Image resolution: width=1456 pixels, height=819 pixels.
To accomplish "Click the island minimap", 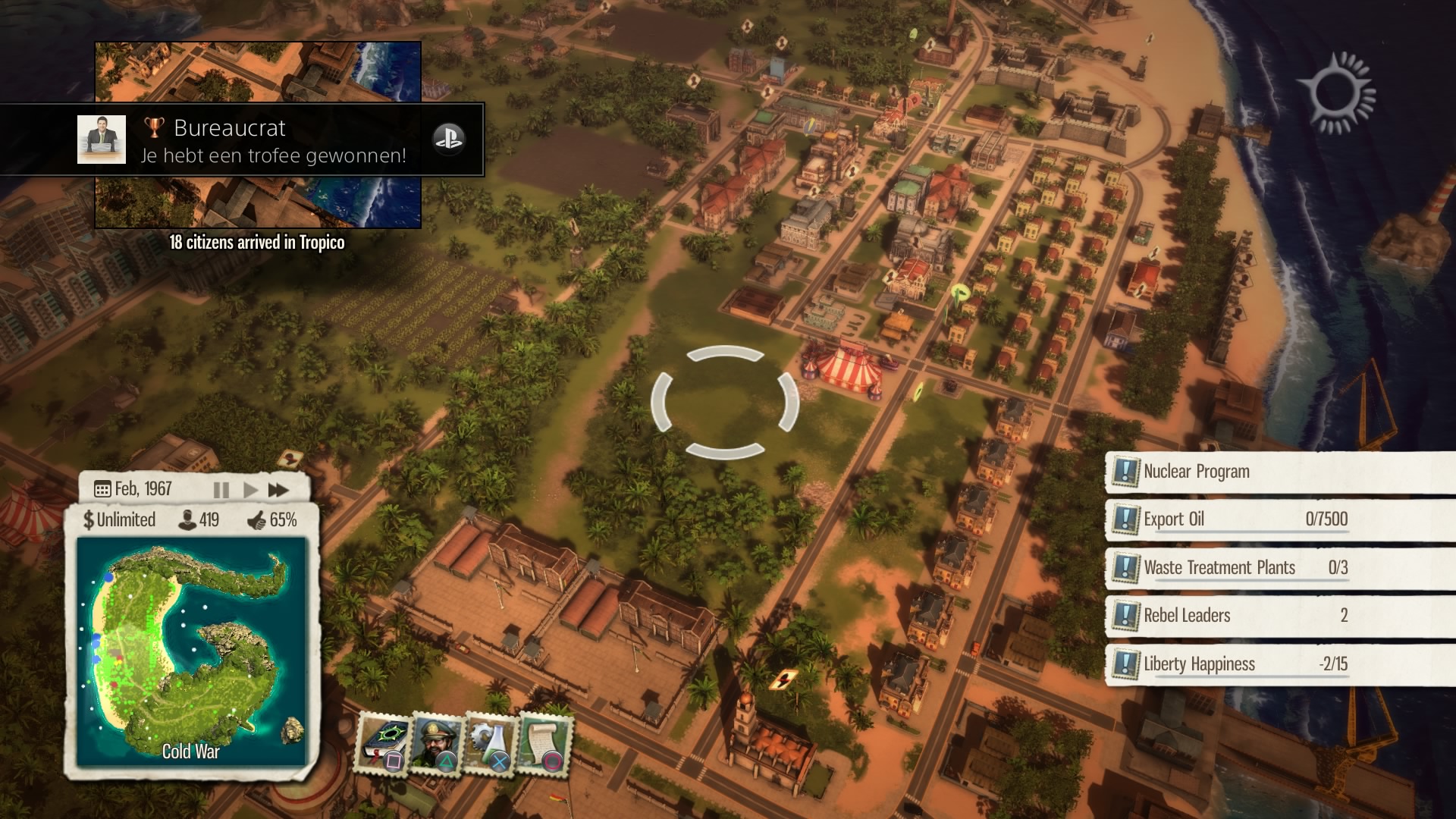I will (191, 652).
